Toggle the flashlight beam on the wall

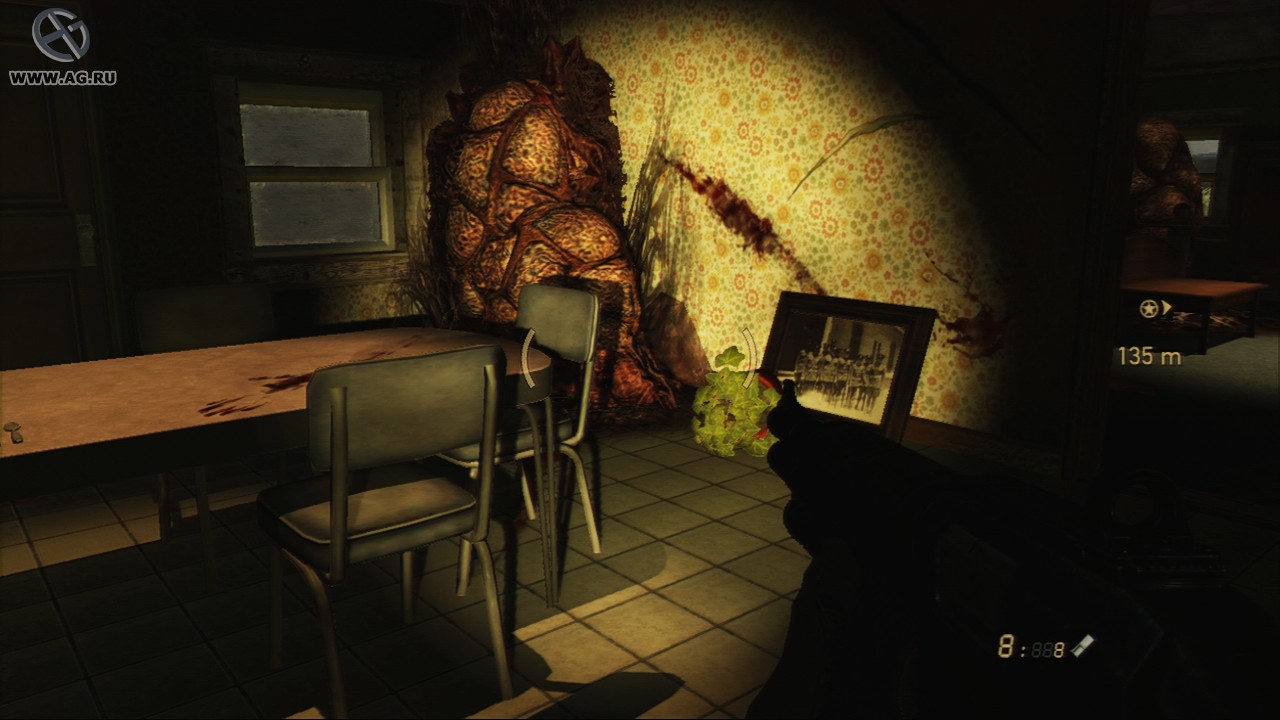(800, 200)
